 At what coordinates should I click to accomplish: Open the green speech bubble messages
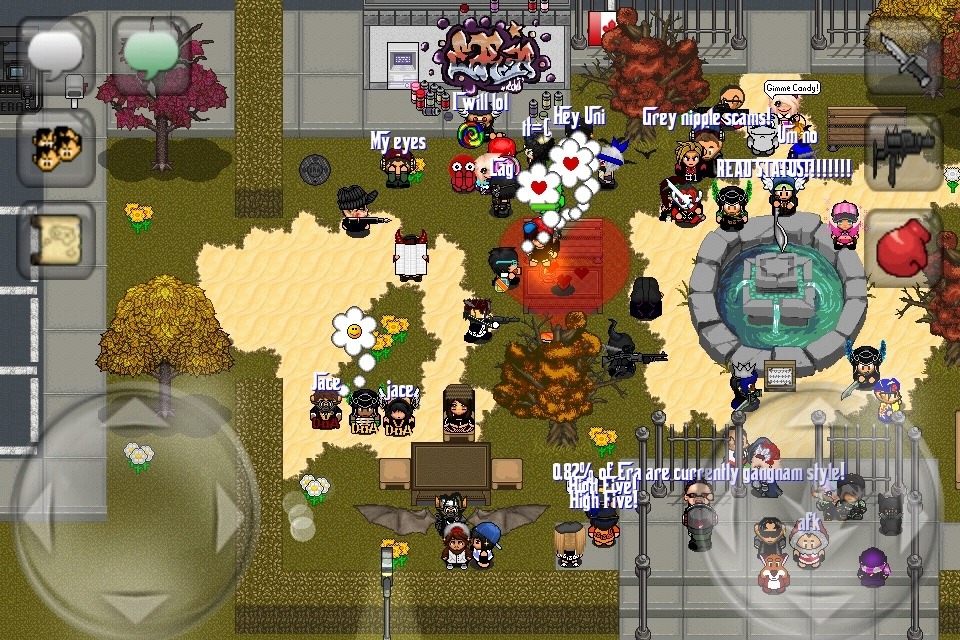pyautogui.click(x=150, y=54)
